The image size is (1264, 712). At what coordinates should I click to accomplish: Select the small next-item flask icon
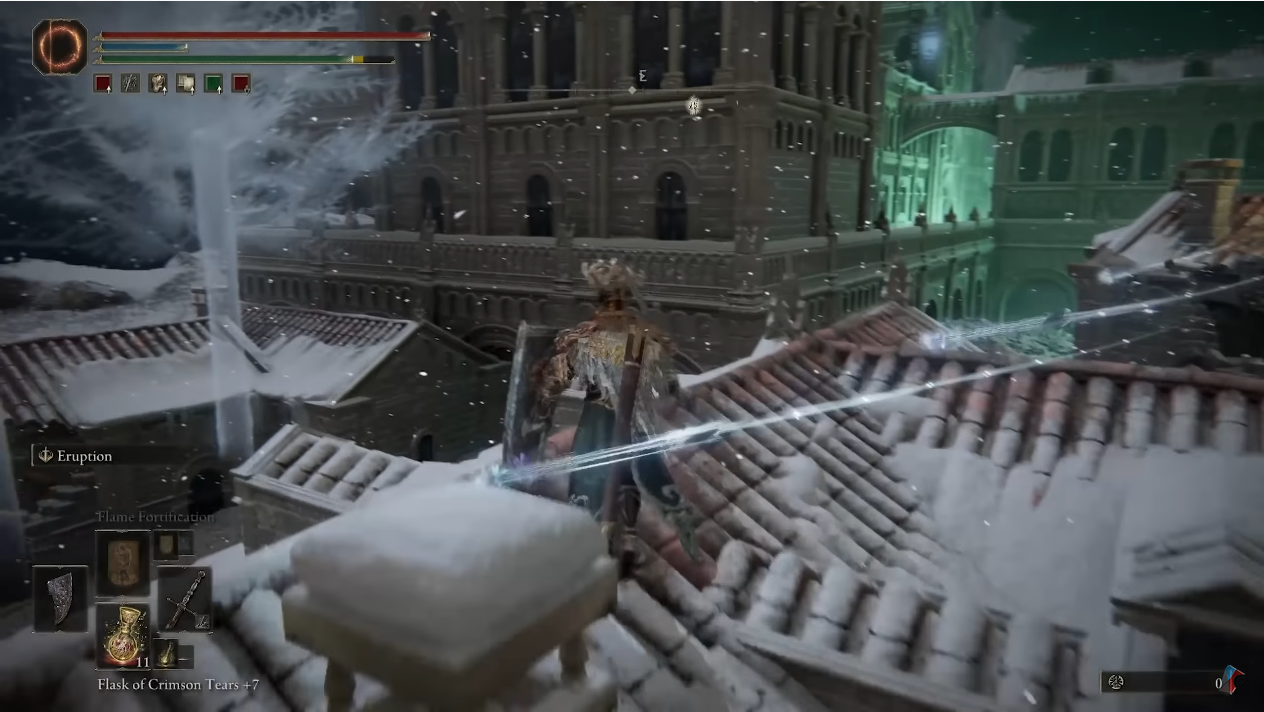coord(166,654)
